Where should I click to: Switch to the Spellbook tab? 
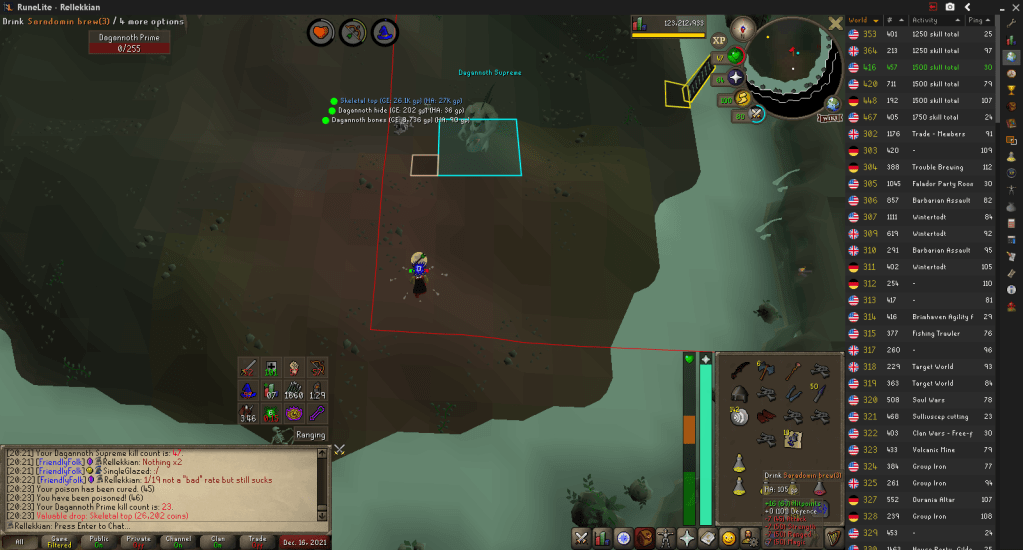(707, 538)
